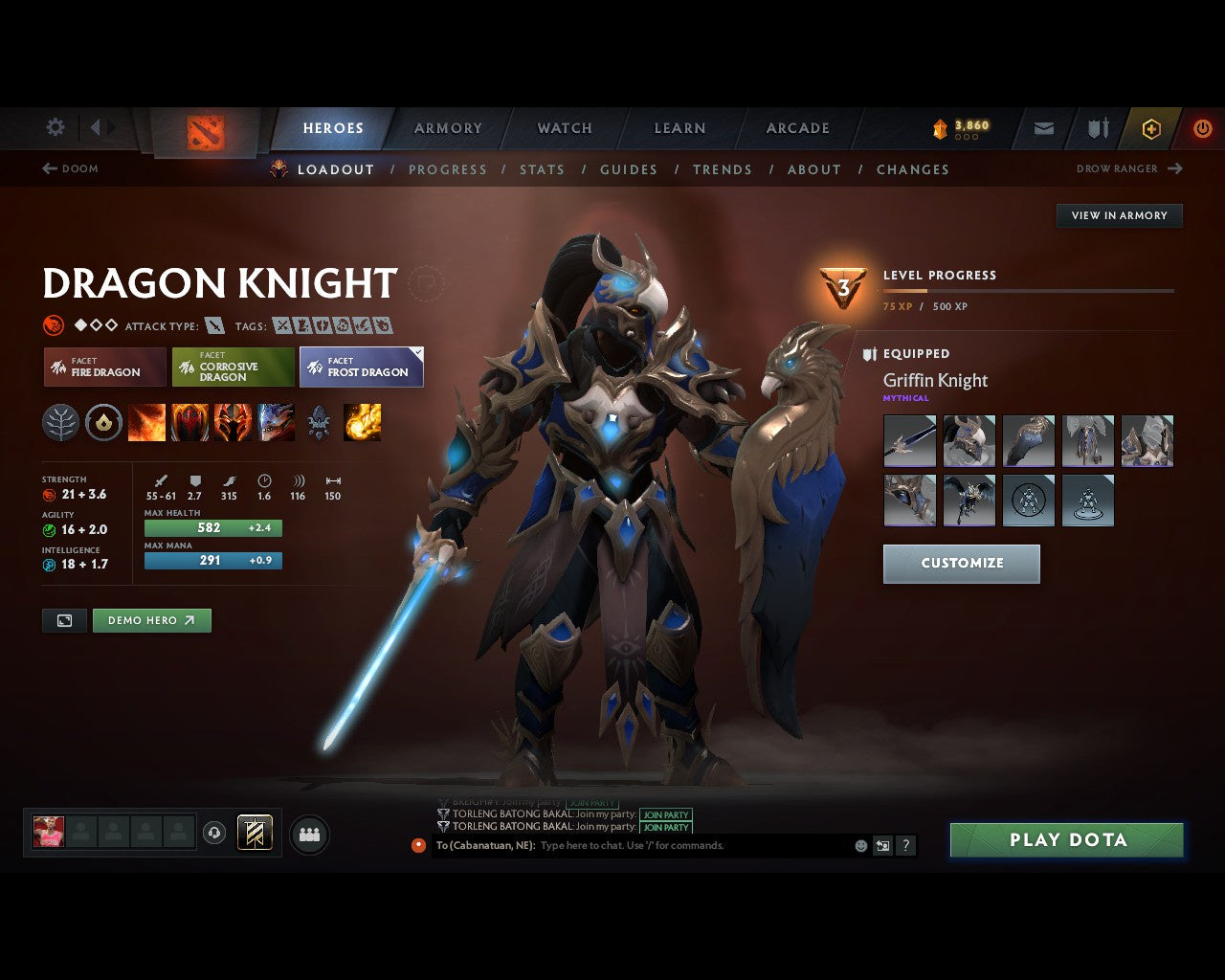The image size is (1225, 980).
Task: Open the Watch menu item
Action: [564, 128]
